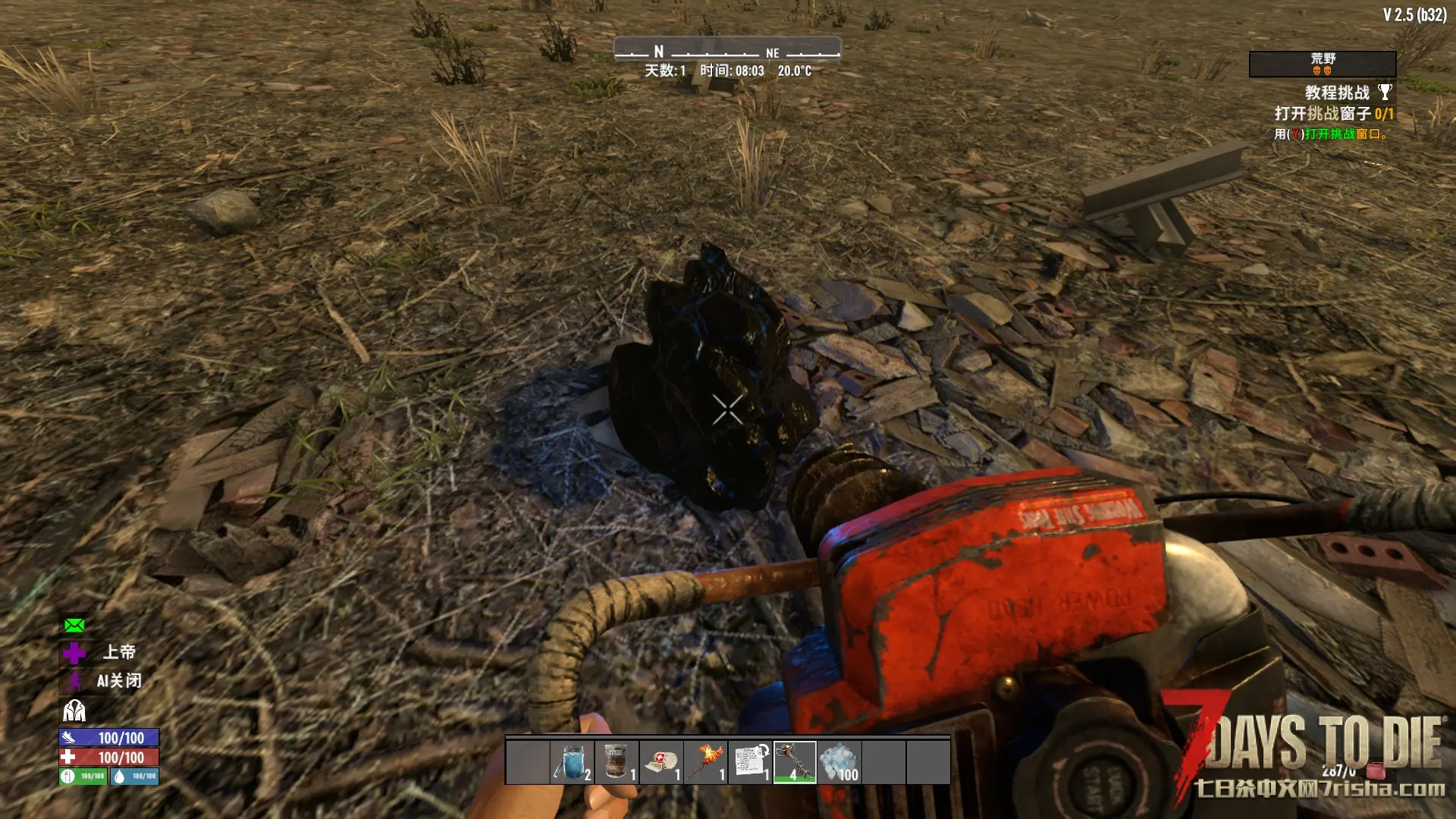Equip the burning torch from hotbar

705,761
